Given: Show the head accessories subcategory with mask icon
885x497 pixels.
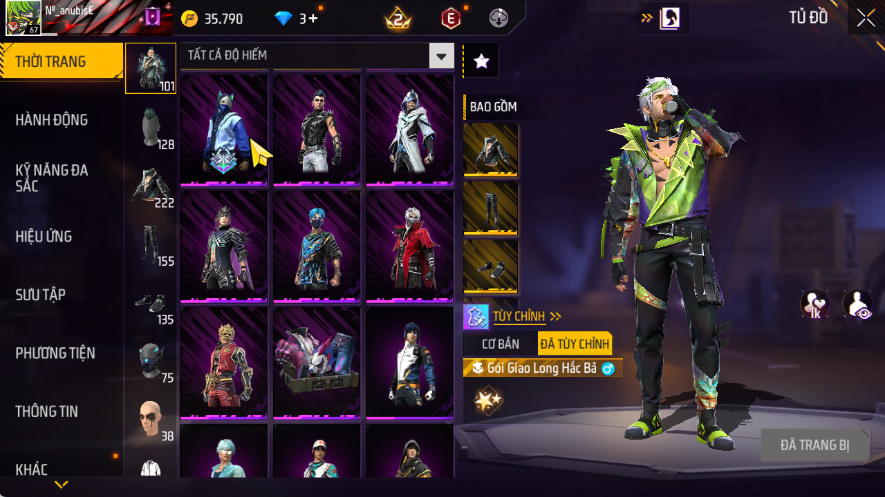Looking at the screenshot, I should click(150, 360).
